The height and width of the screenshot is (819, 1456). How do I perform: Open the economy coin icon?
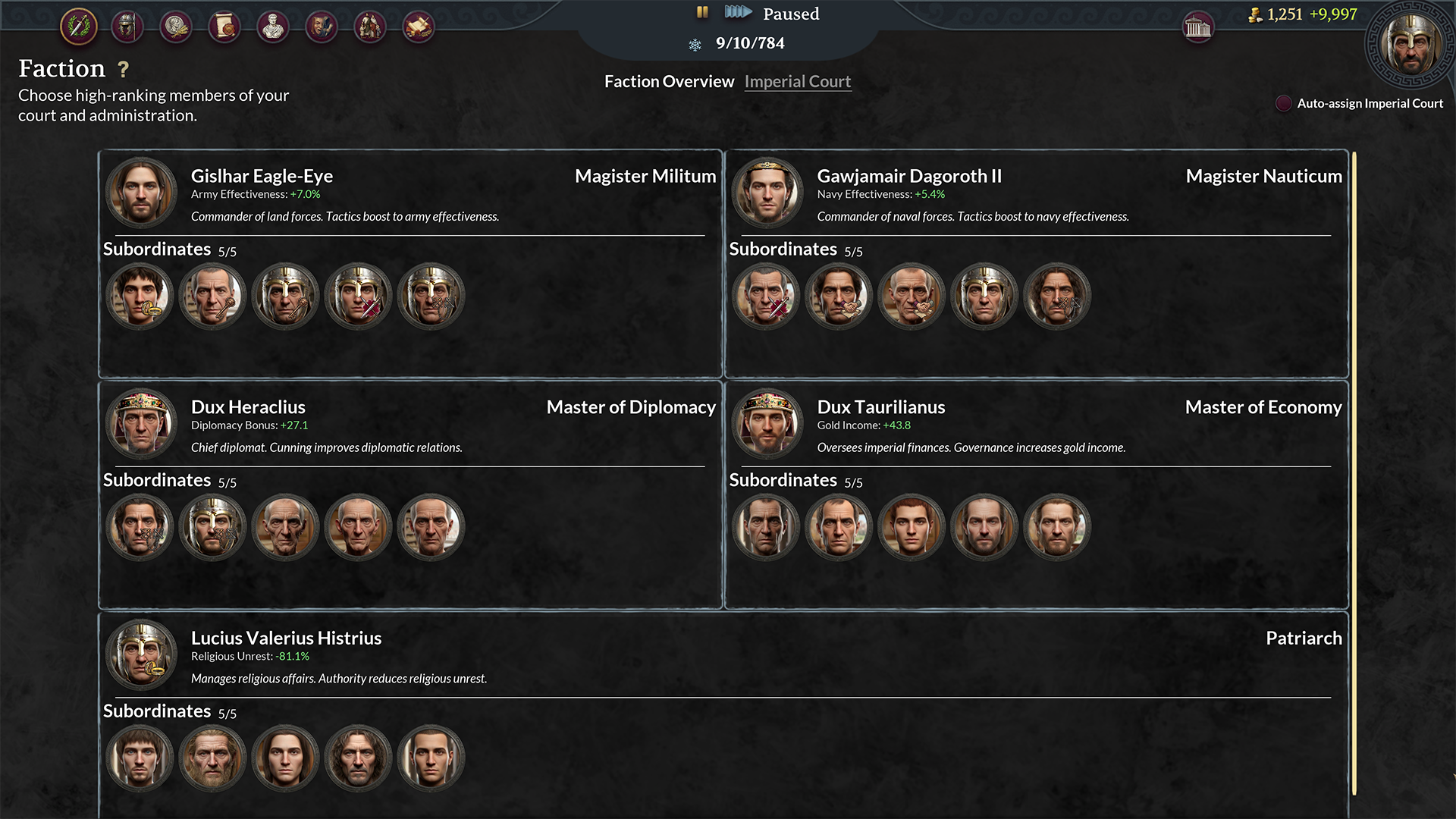(x=175, y=27)
